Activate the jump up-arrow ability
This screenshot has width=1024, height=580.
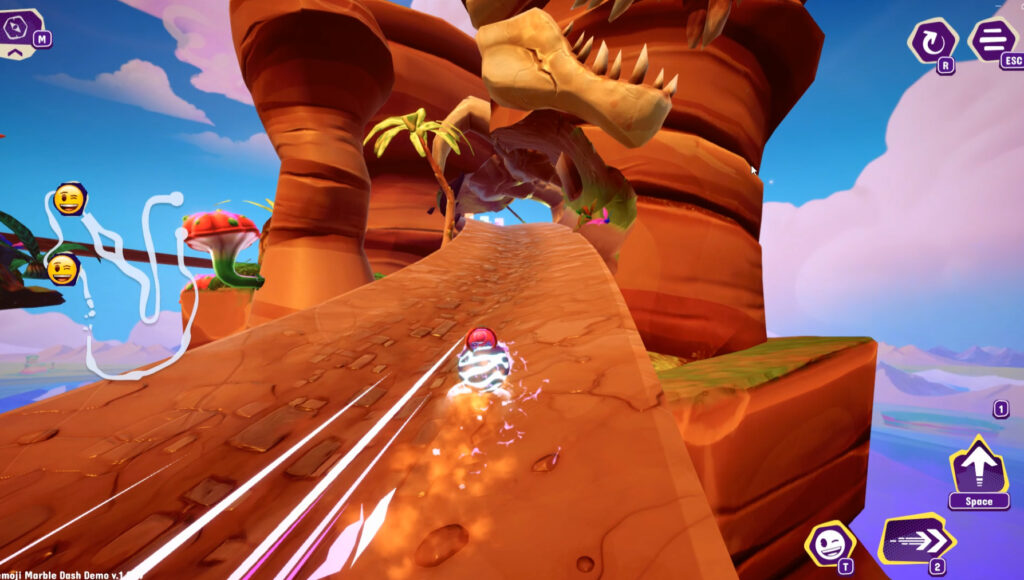point(977,465)
